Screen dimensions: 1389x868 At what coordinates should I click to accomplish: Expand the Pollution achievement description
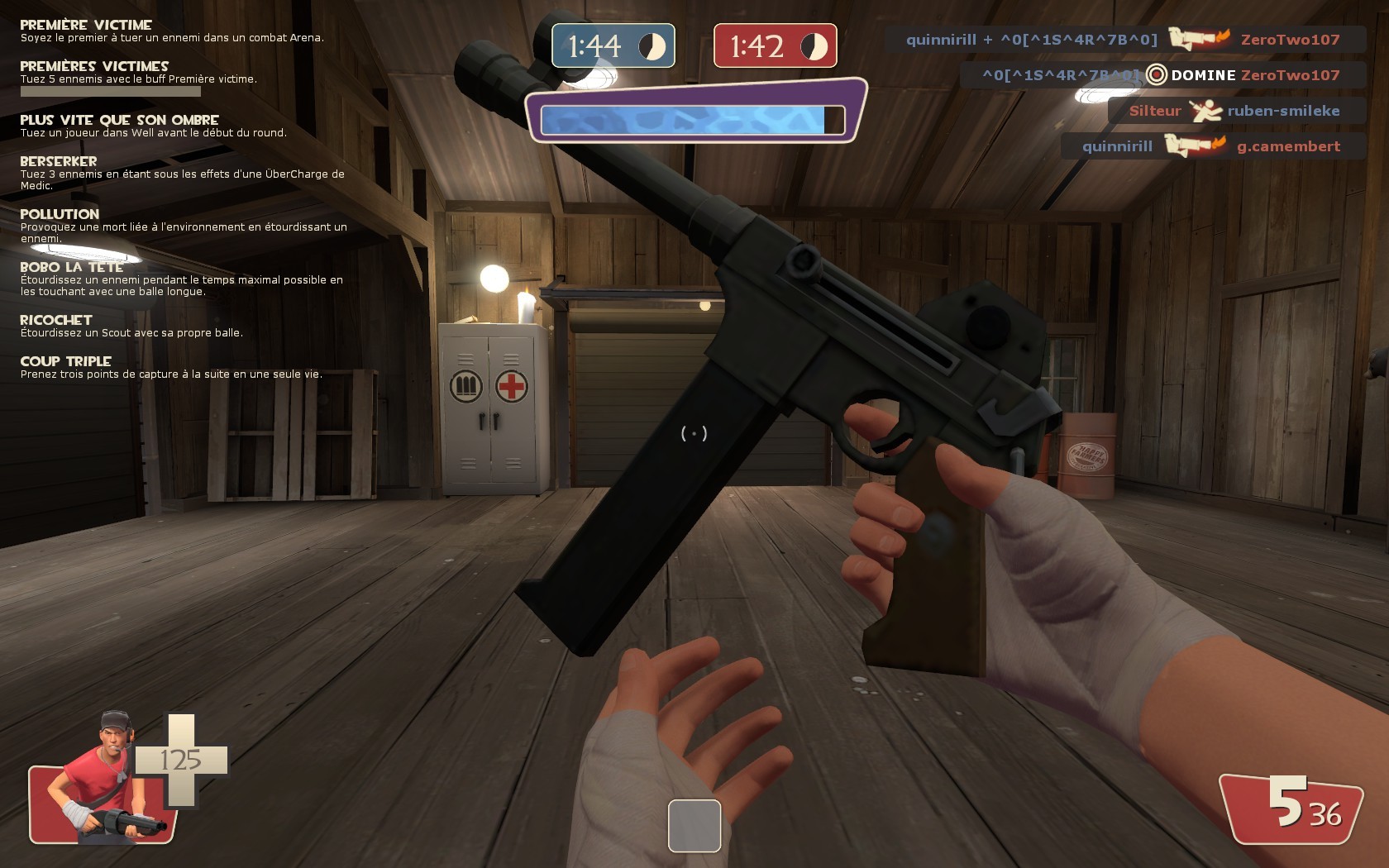(58, 214)
